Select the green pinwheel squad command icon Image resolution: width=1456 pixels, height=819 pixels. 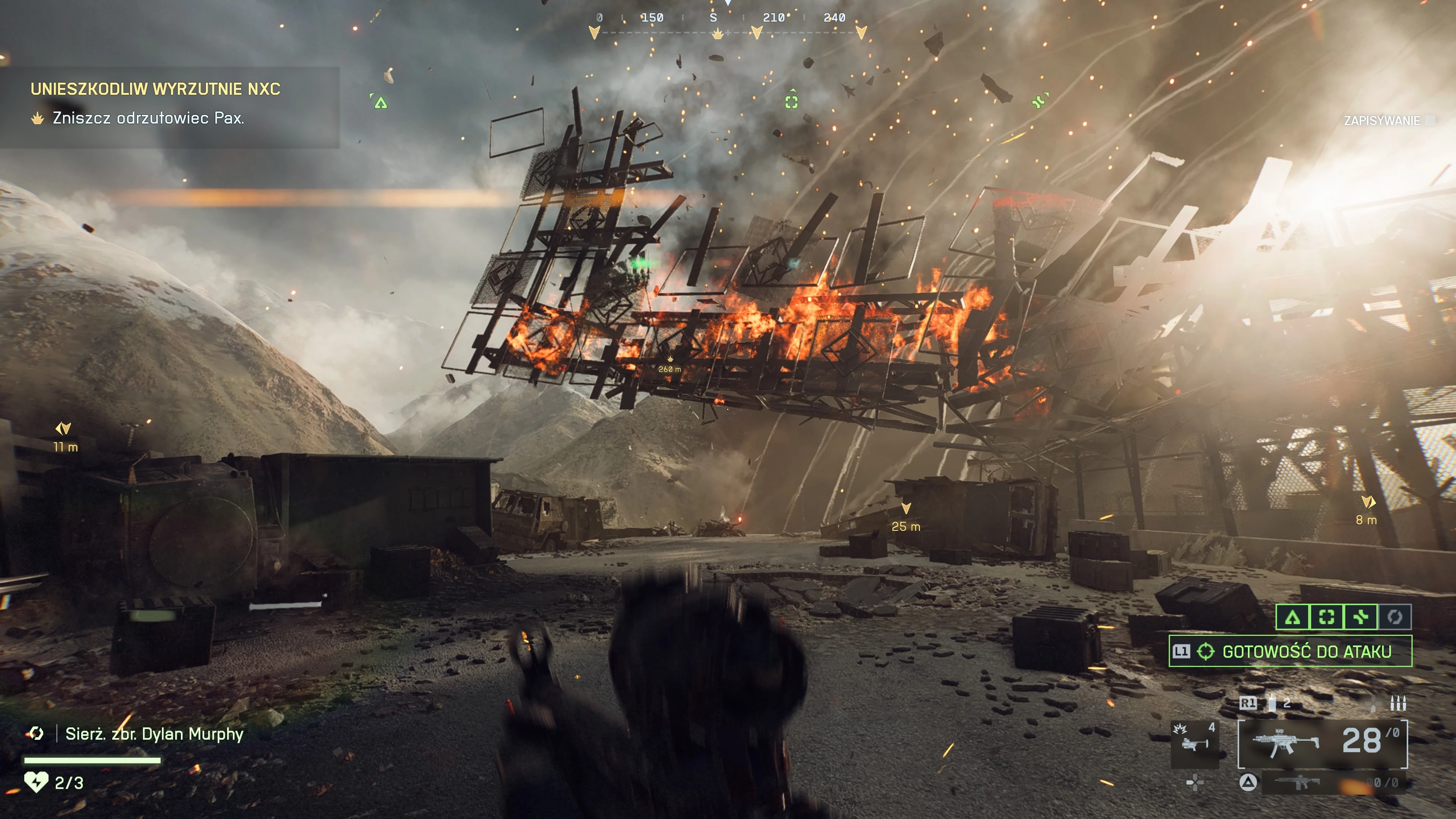pos(1360,617)
